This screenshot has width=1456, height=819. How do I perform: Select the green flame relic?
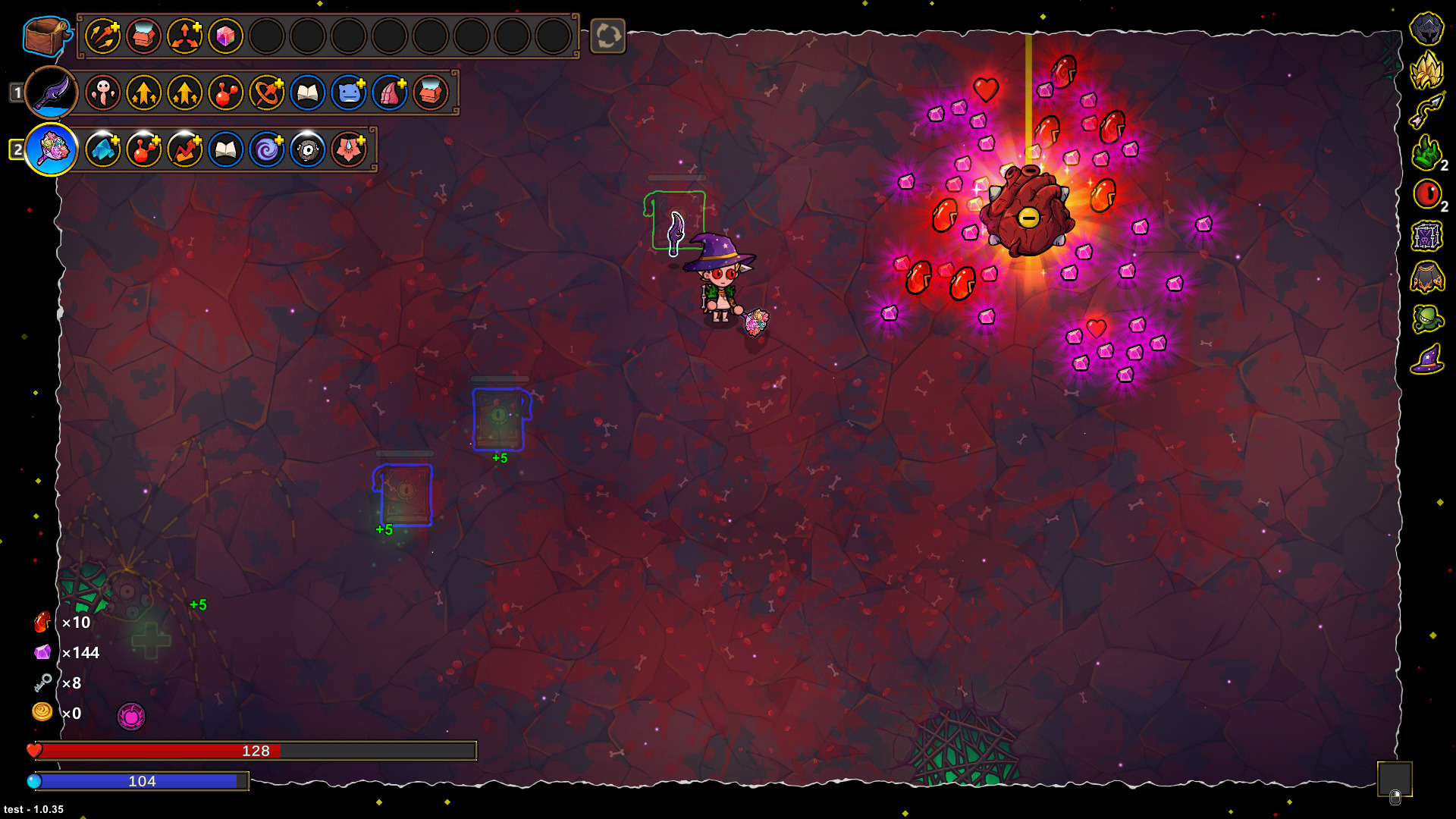pyautogui.click(x=1426, y=152)
